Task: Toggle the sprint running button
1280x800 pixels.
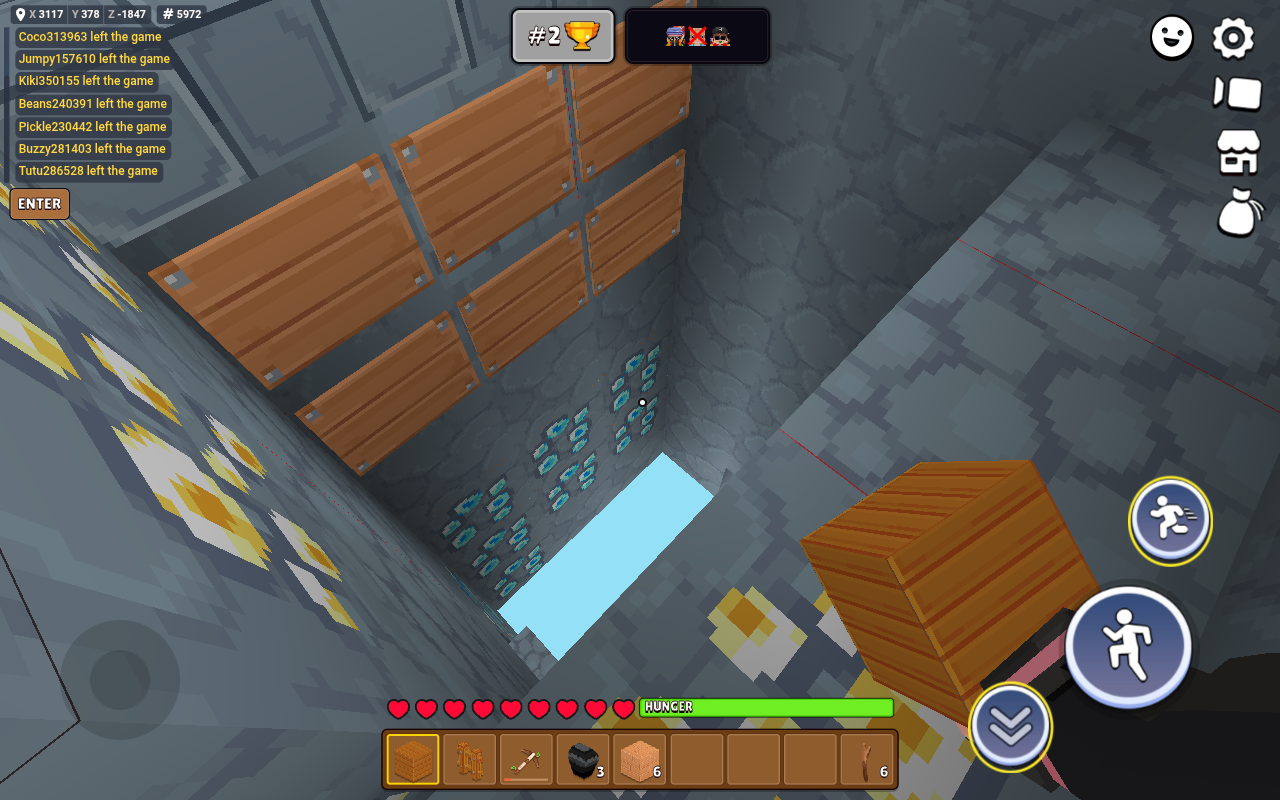Action: (1170, 520)
